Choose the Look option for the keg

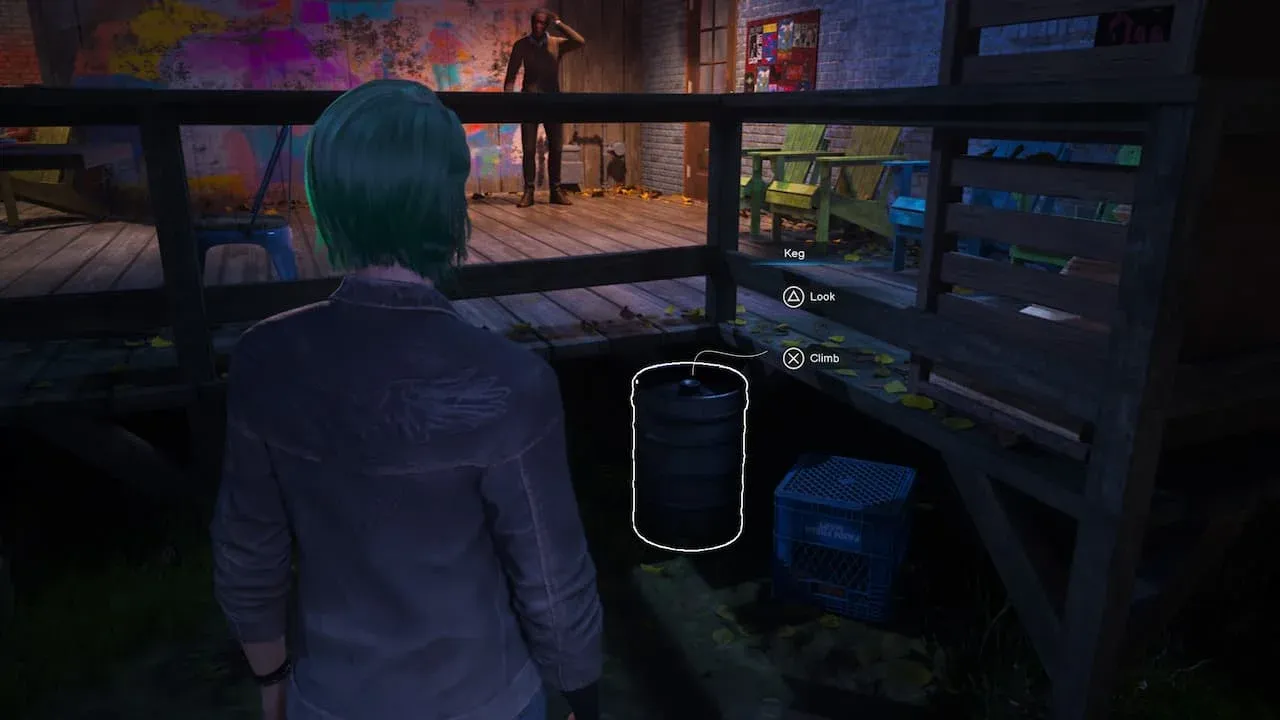(809, 297)
